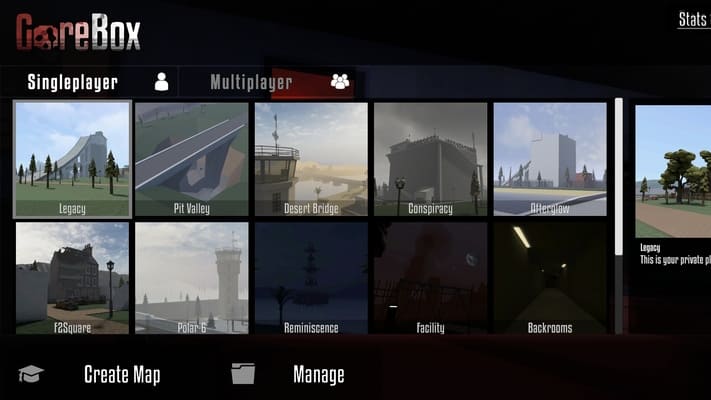The height and width of the screenshot is (400, 711).
Task: Pick the Desert Bridge map
Action: coord(311,159)
